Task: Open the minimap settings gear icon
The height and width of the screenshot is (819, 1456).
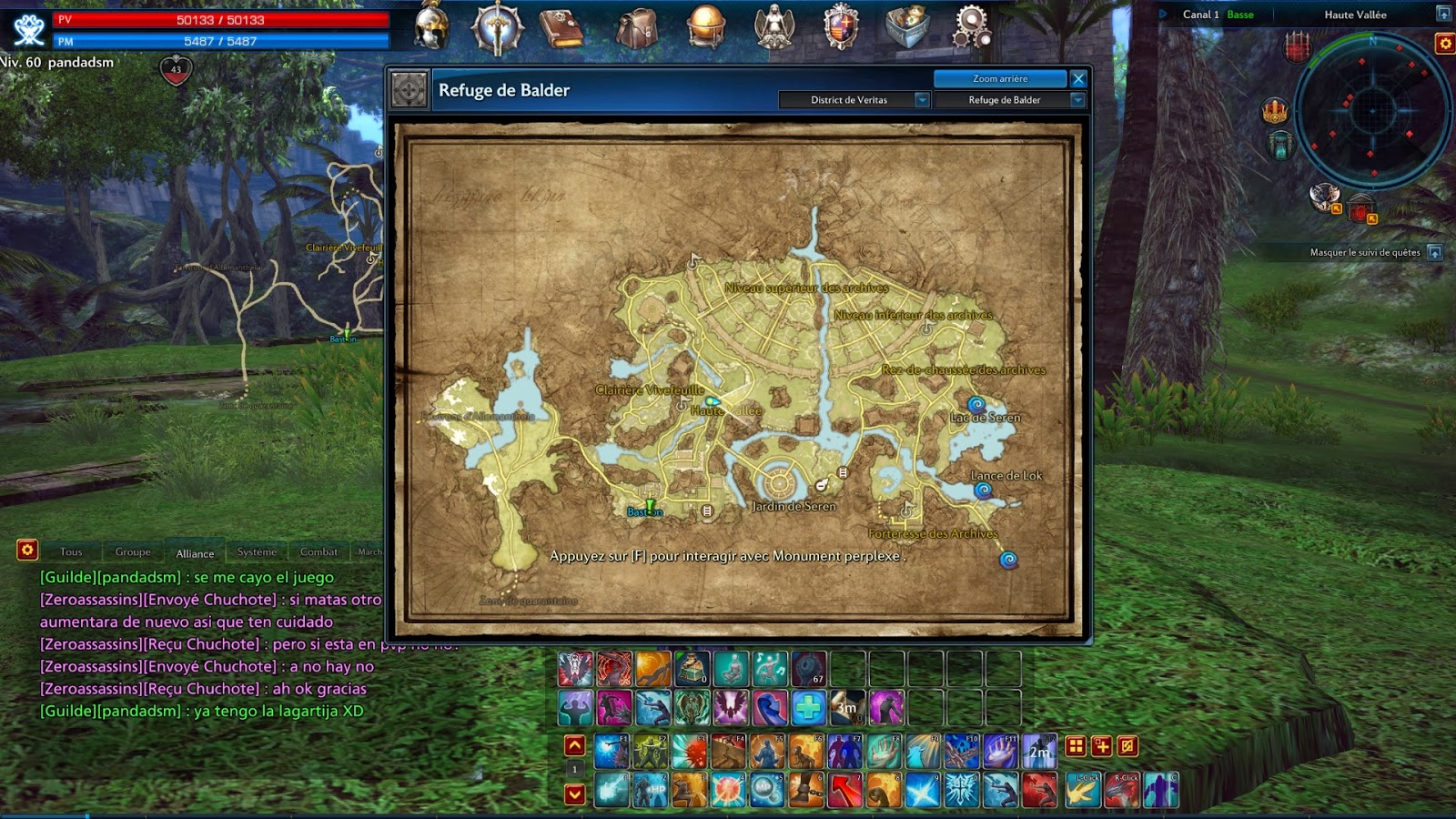Action: coord(1444,41)
